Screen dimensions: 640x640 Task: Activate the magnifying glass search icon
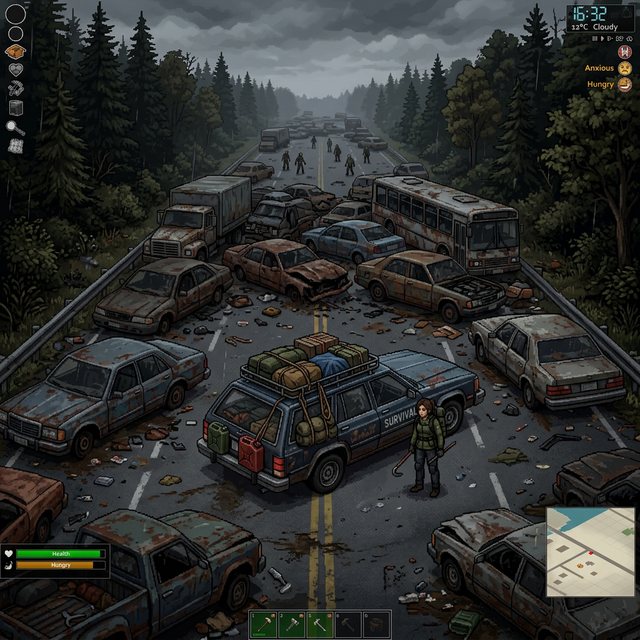[15, 127]
